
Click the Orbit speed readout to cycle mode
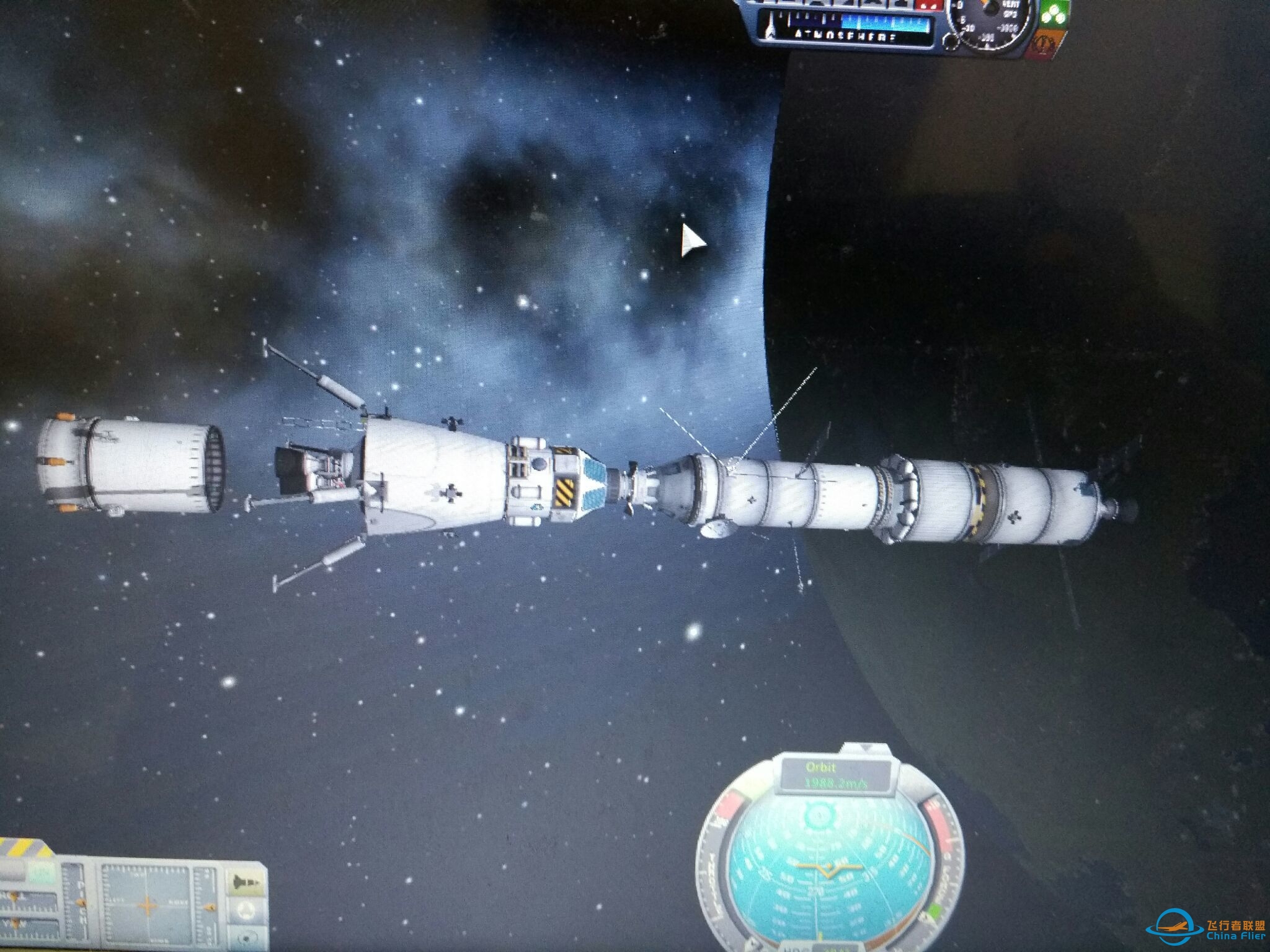835,775
